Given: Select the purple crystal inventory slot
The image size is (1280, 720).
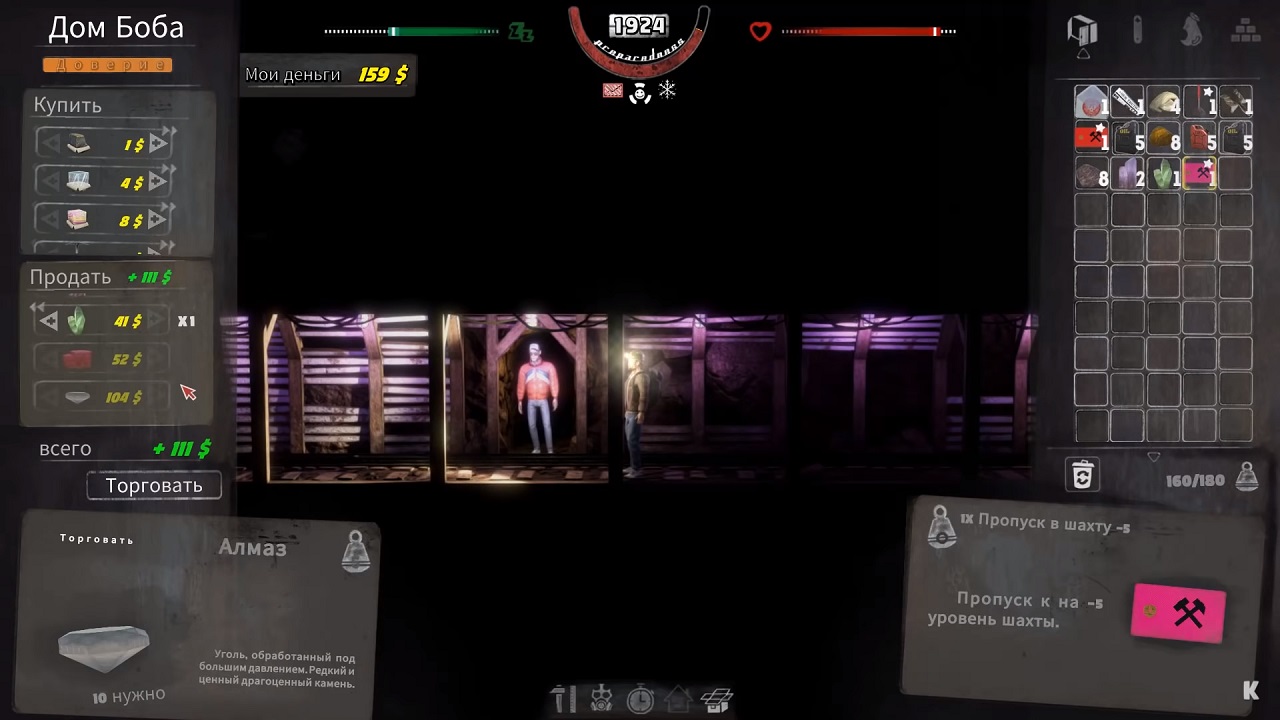Looking at the screenshot, I should point(1127,173).
